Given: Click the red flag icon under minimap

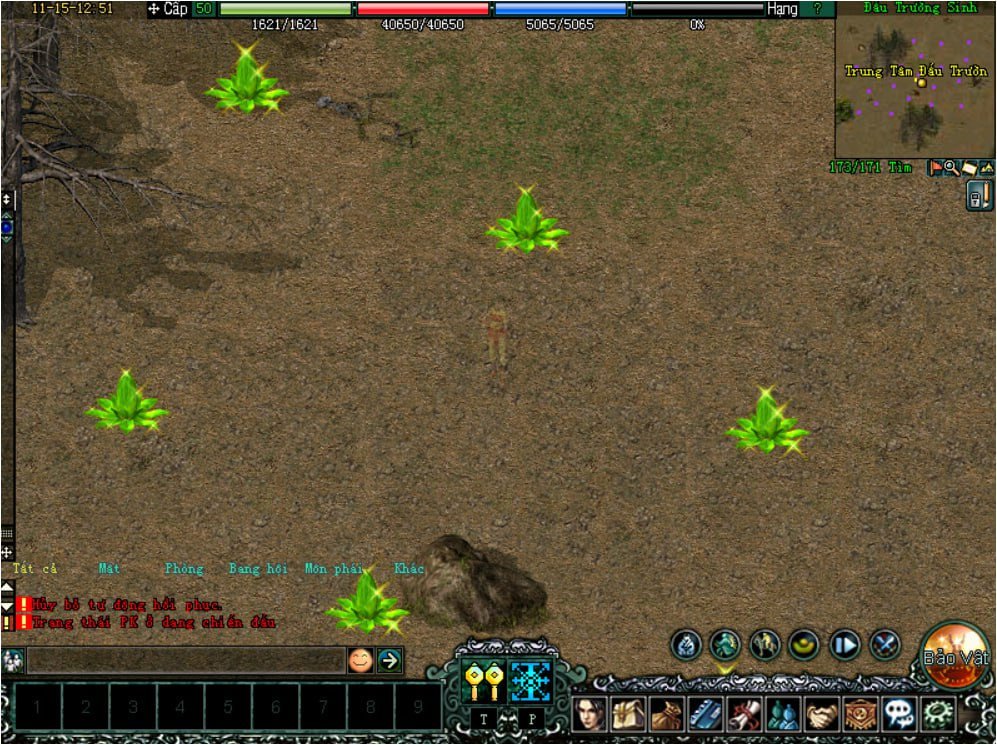Looking at the screenshot, I should (x=935, y=168).
